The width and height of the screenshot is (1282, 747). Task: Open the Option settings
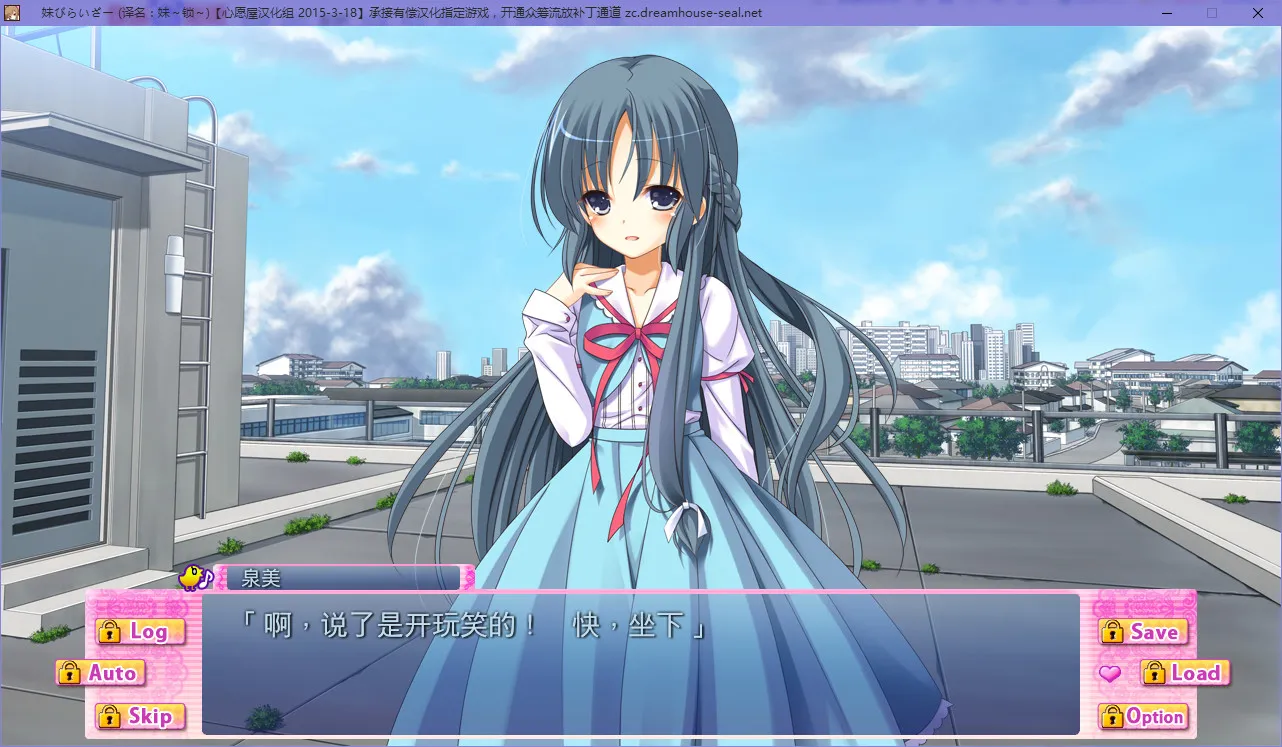[x=1143, y=716]
